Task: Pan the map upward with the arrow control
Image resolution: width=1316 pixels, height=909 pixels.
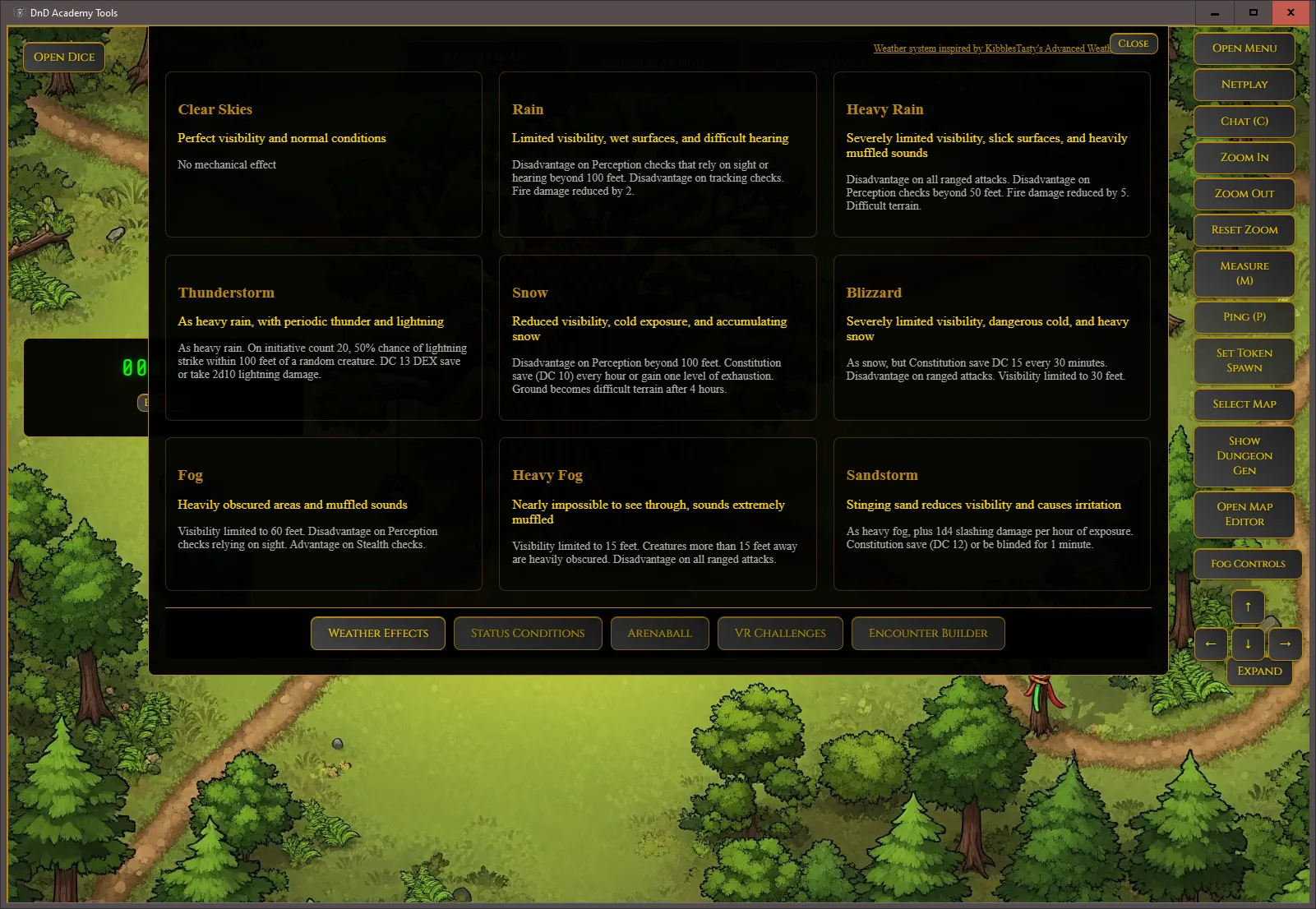Action: pyautogui.click(x=1248, y=607)
